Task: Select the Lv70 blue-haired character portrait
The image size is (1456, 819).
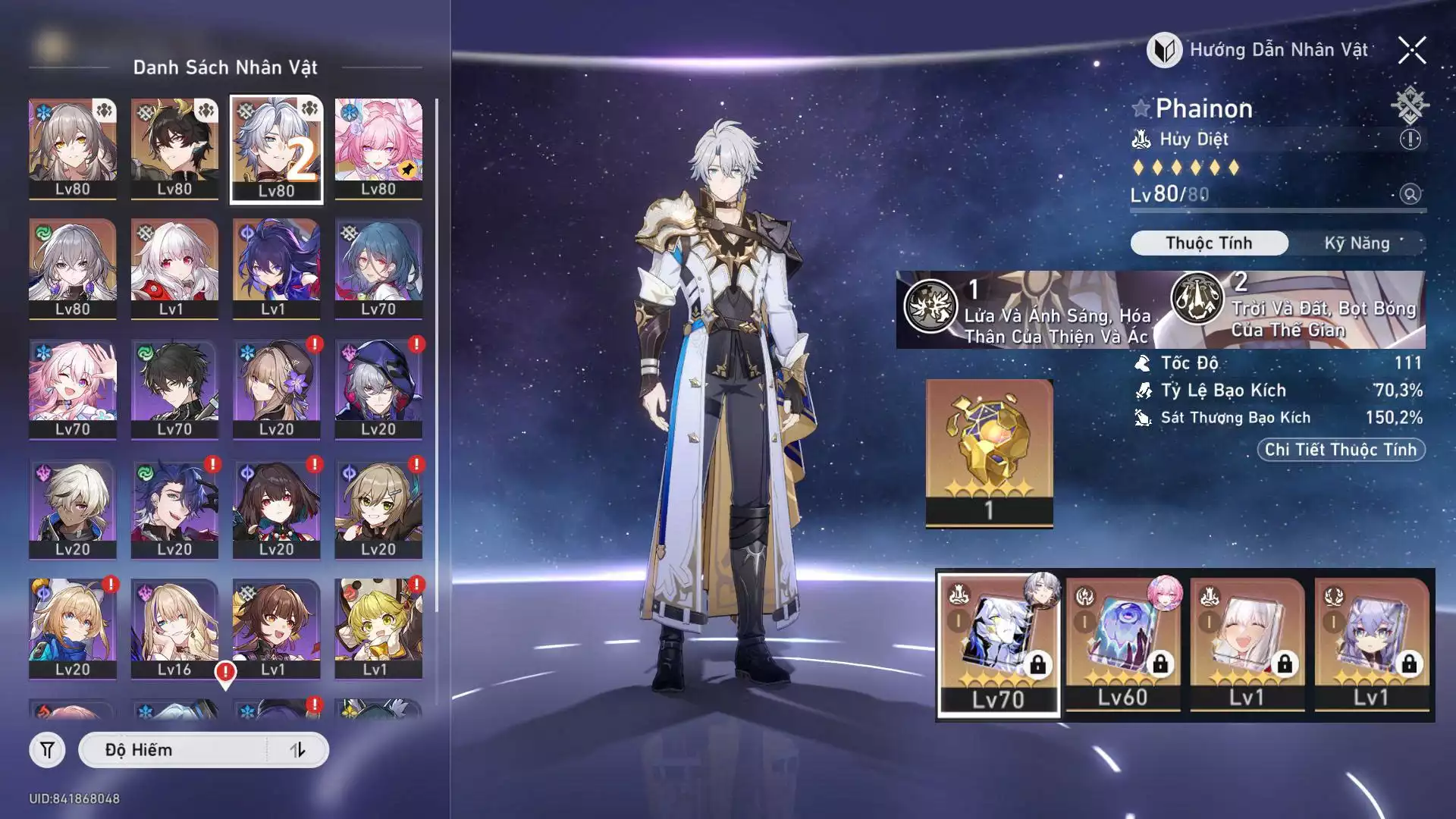Action: coord(378,268)
